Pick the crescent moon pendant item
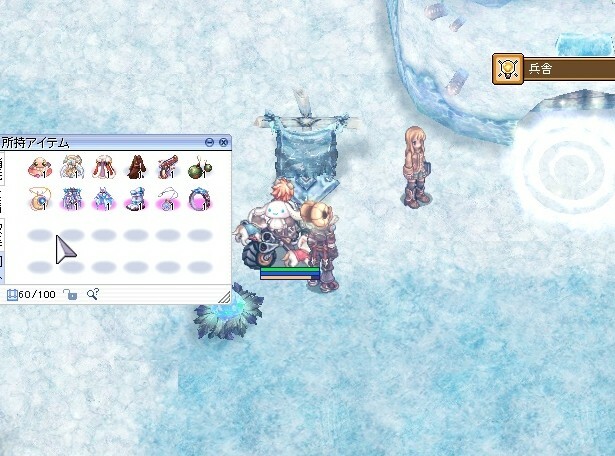This screenshot has height=456, width=615. pos(41,198)
